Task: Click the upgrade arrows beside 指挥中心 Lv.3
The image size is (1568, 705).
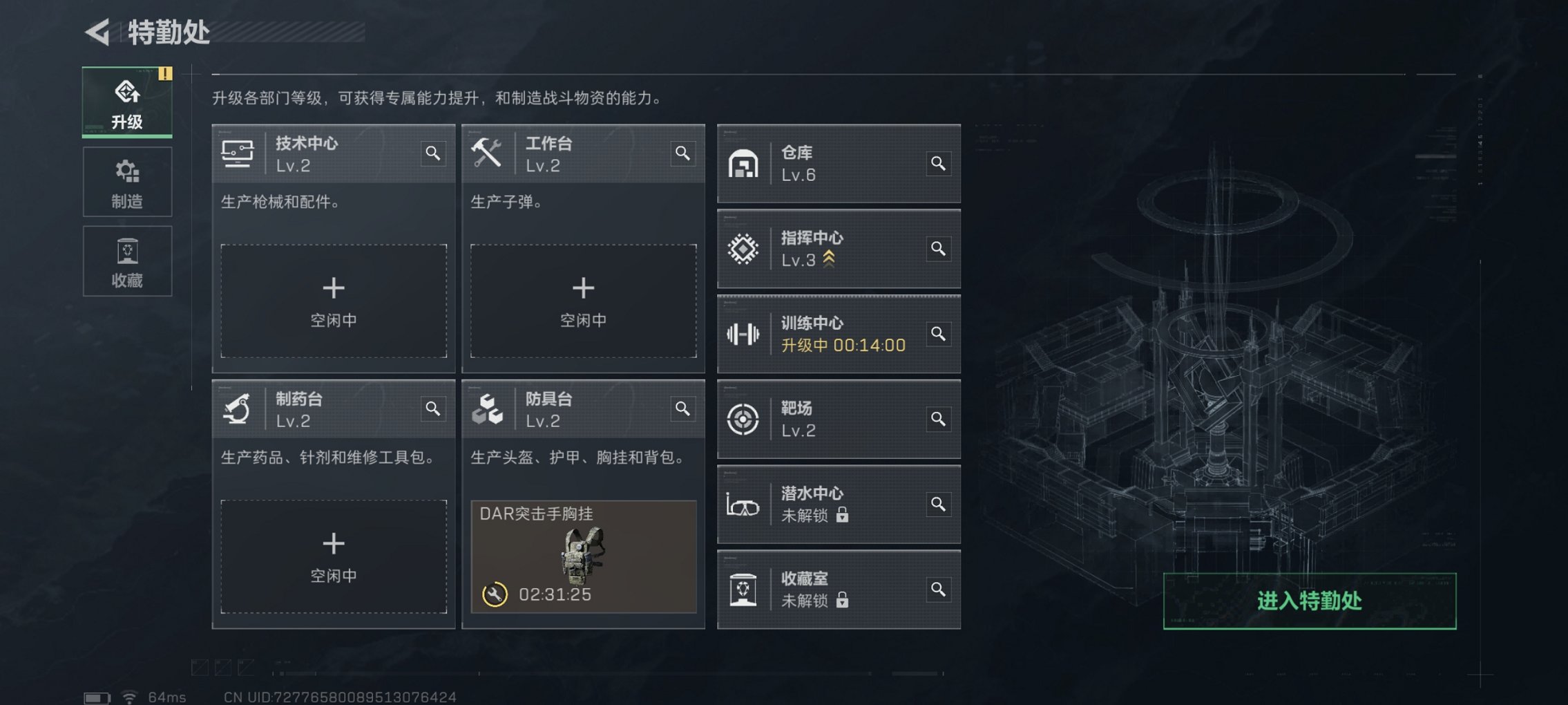Action: [828, 260]
